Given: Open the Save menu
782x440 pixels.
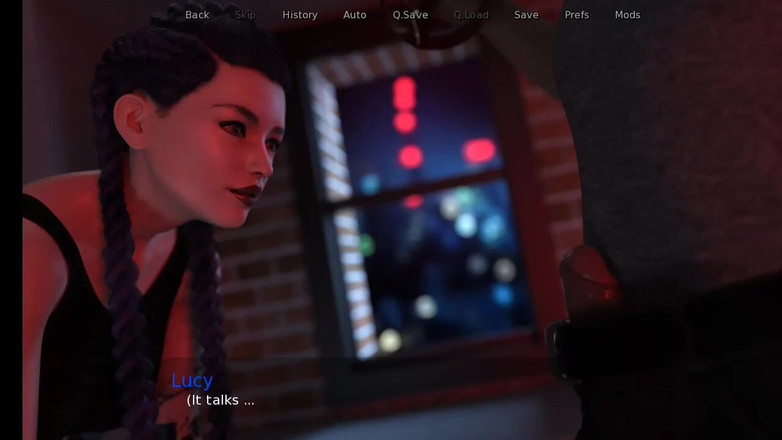Looking at the screenshot, I should coord(526,15).
